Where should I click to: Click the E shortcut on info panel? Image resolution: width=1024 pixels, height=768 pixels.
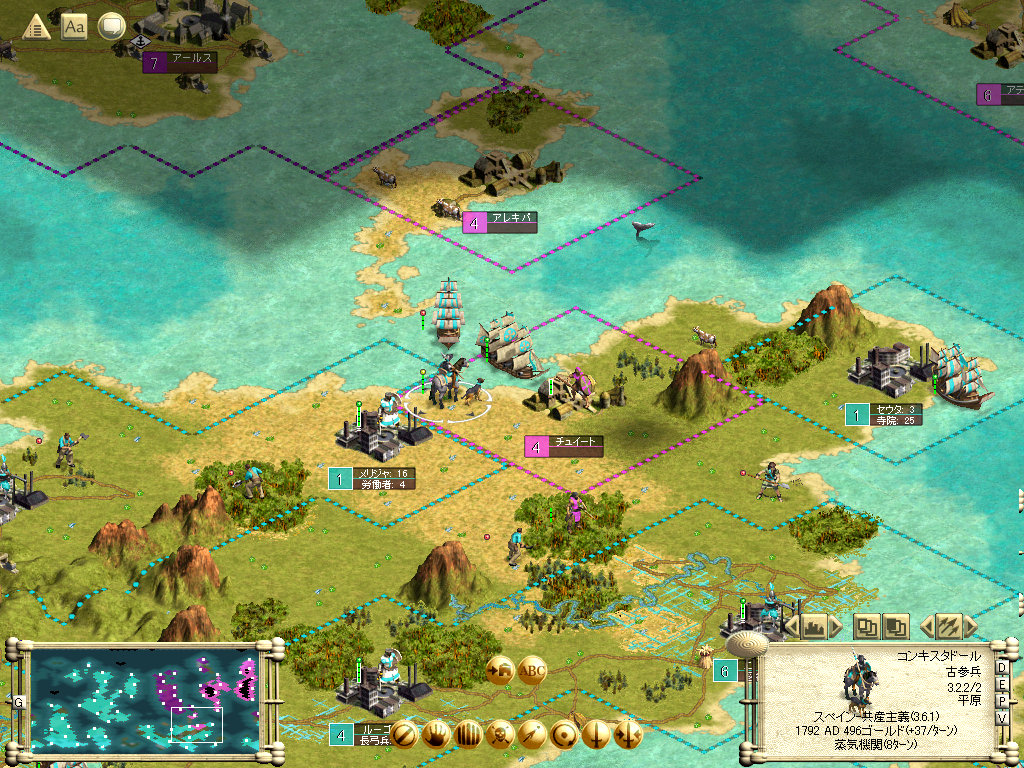click(1002, 685)
